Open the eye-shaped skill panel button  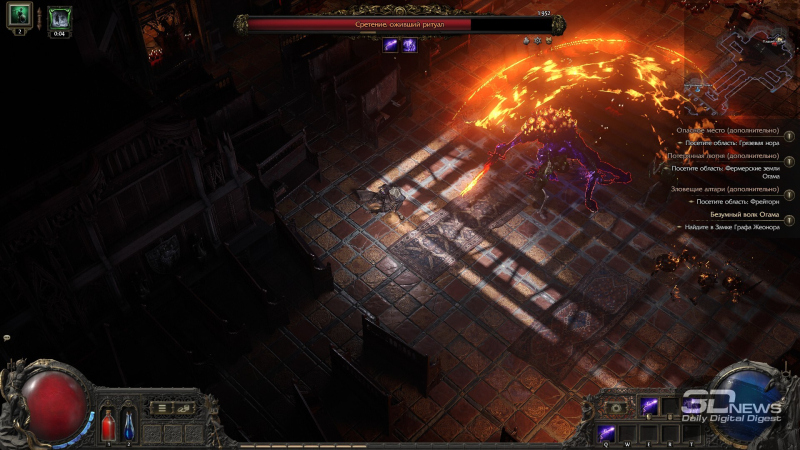617,407
